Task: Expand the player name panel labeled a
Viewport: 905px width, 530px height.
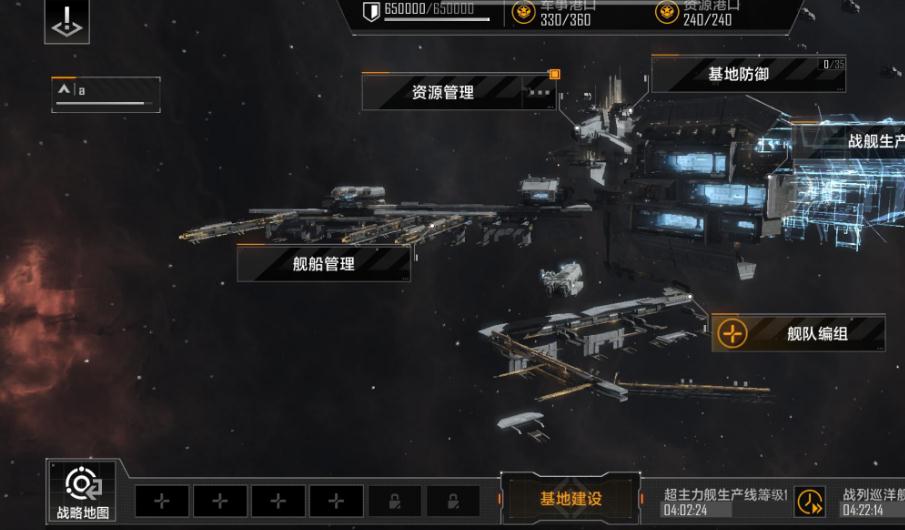Action: pyautogui.click(x=105, y=92)
